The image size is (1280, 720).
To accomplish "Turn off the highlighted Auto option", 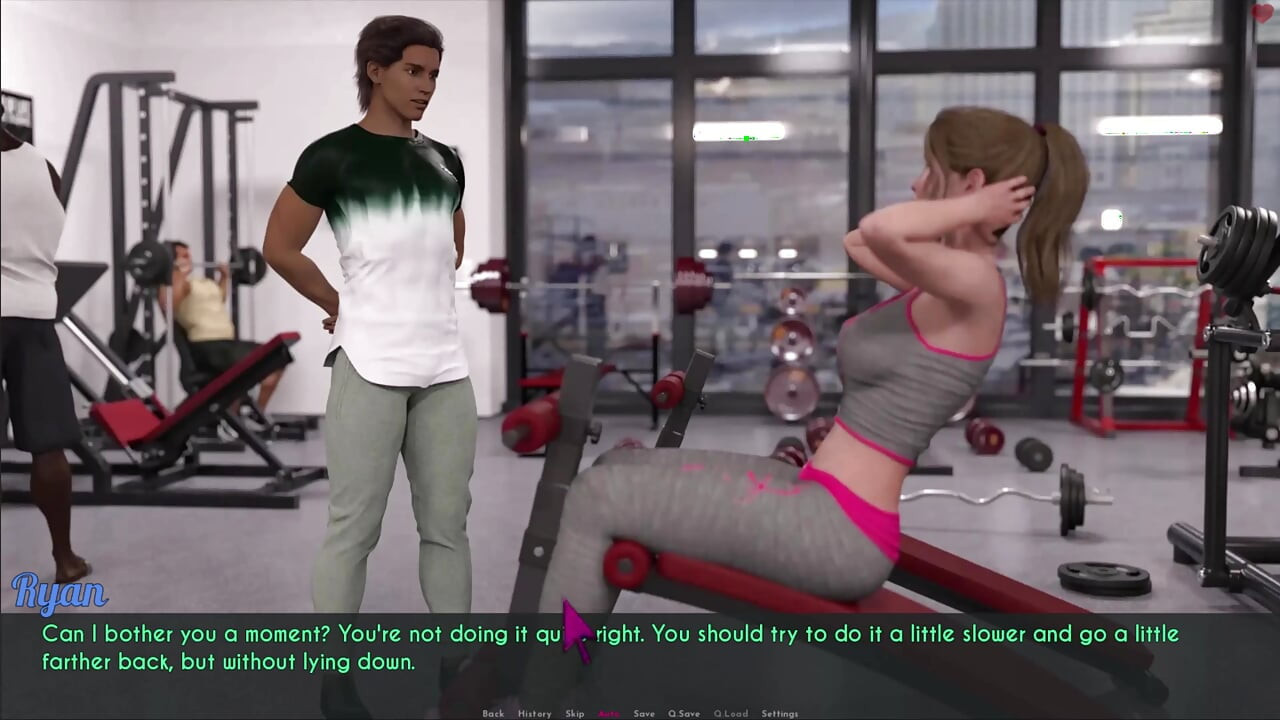I will coord(608,713).
